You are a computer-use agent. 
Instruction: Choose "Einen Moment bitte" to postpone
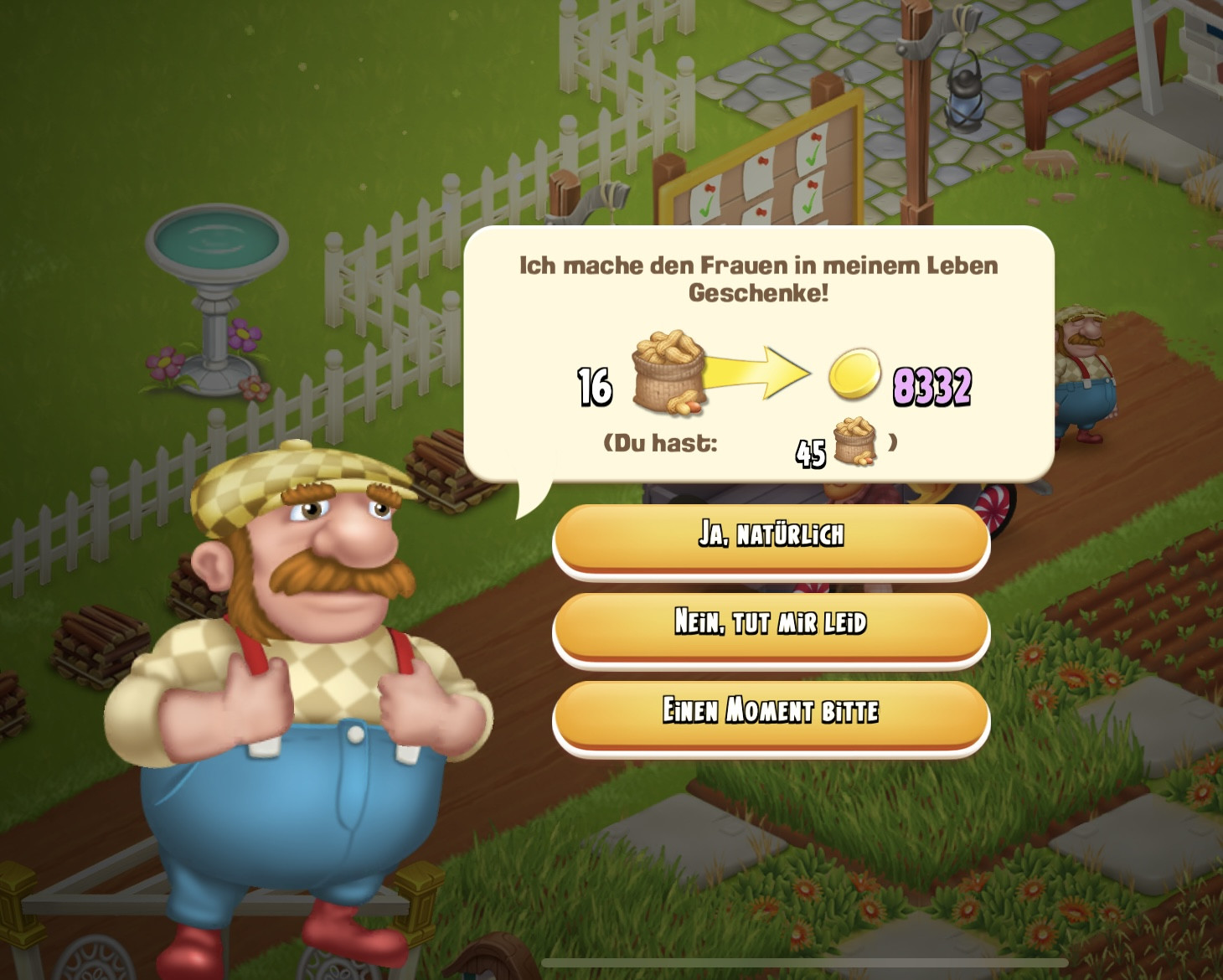(x=771, y=712)
